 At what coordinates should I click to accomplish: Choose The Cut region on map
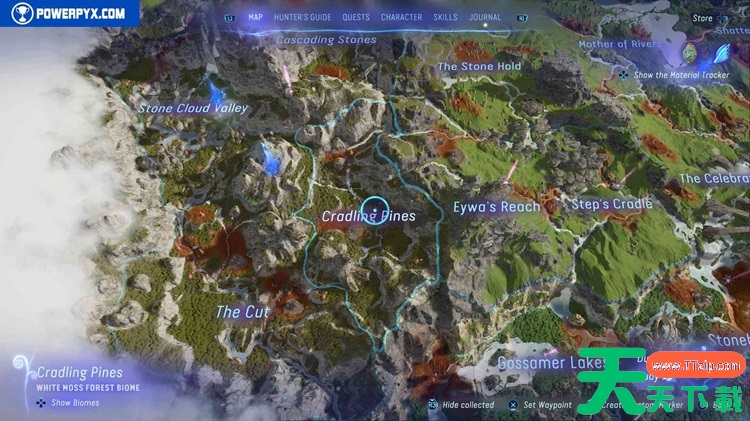tap(242, 312)
